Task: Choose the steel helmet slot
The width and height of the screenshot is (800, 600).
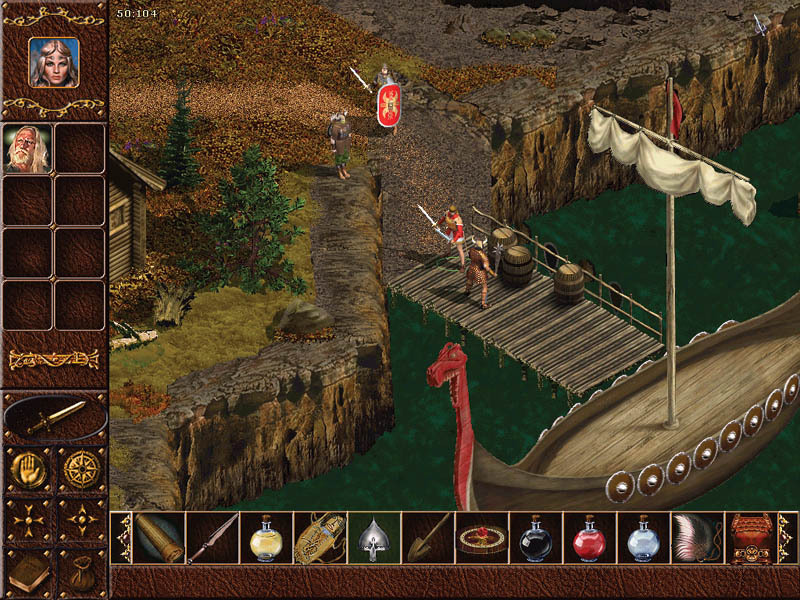Action: click(374, 538)
